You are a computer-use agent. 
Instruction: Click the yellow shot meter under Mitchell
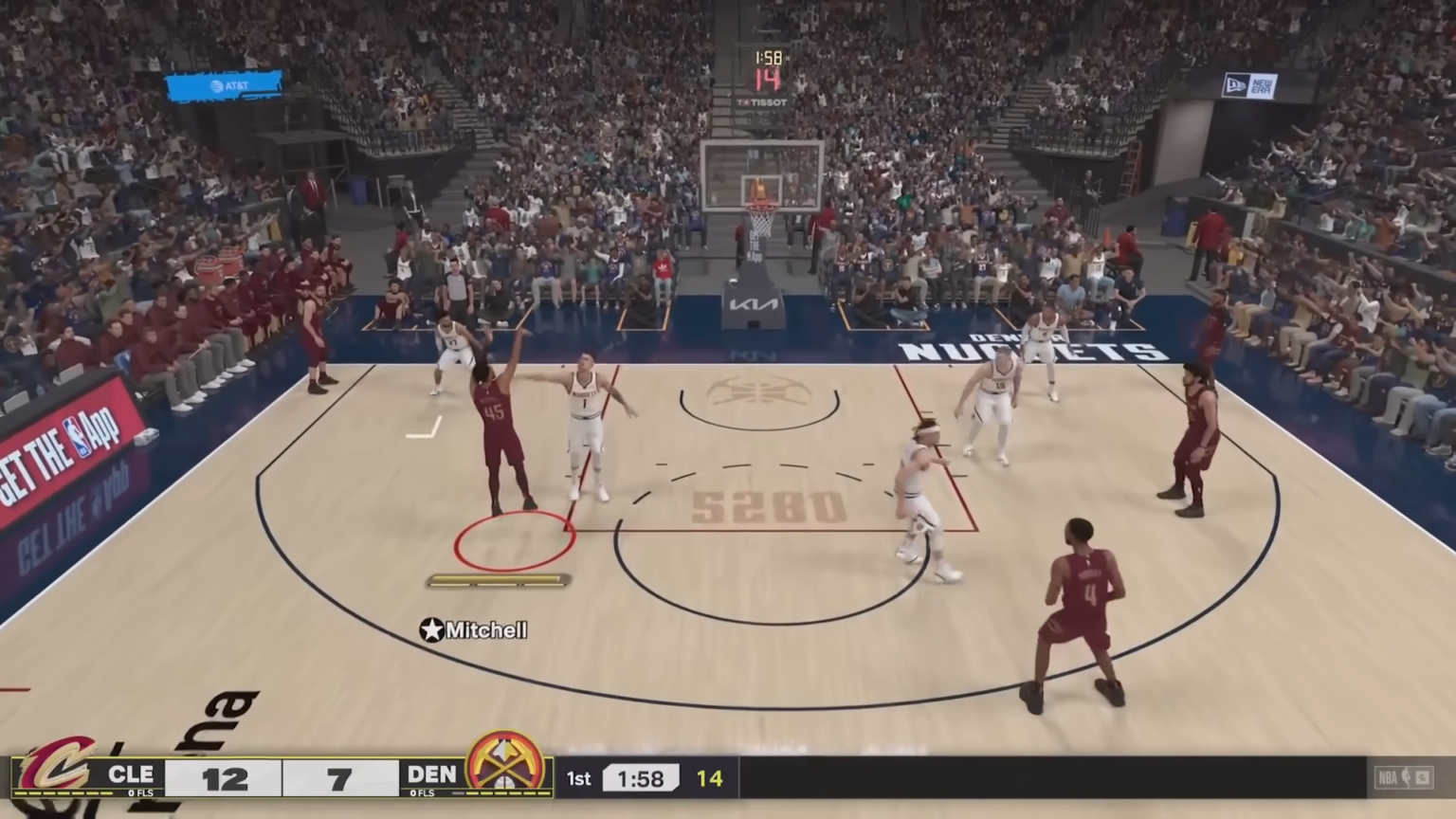pyautogui.click(x=497, y=580)
